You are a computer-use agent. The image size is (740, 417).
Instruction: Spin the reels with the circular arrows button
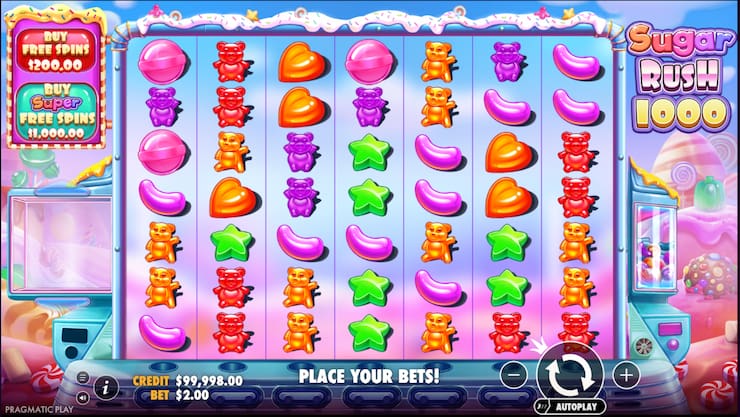[569, 376]
